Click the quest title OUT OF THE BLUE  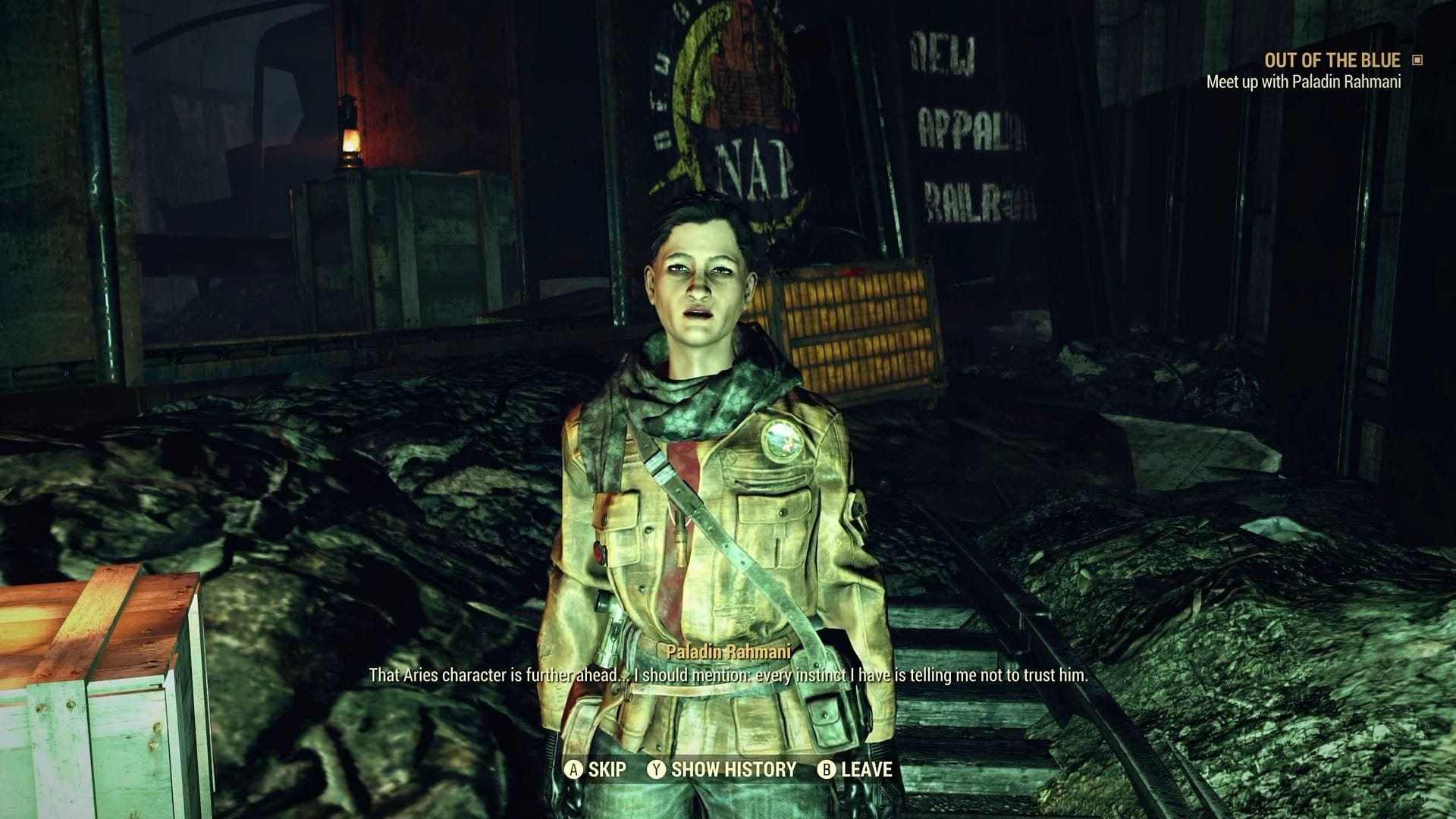click(1332, 61)
